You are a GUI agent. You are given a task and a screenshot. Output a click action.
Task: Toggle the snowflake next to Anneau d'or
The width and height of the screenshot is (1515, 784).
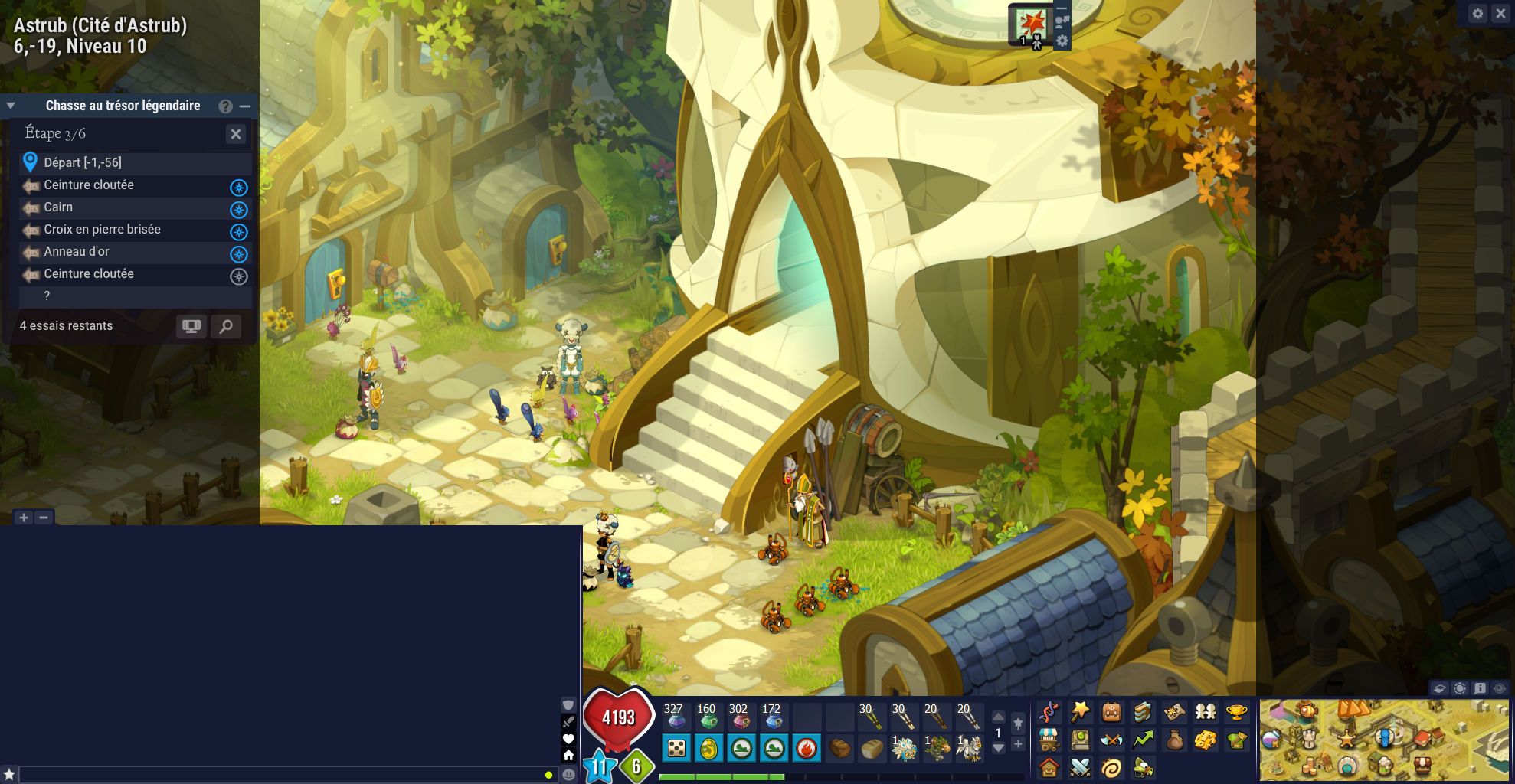[240, 252]
